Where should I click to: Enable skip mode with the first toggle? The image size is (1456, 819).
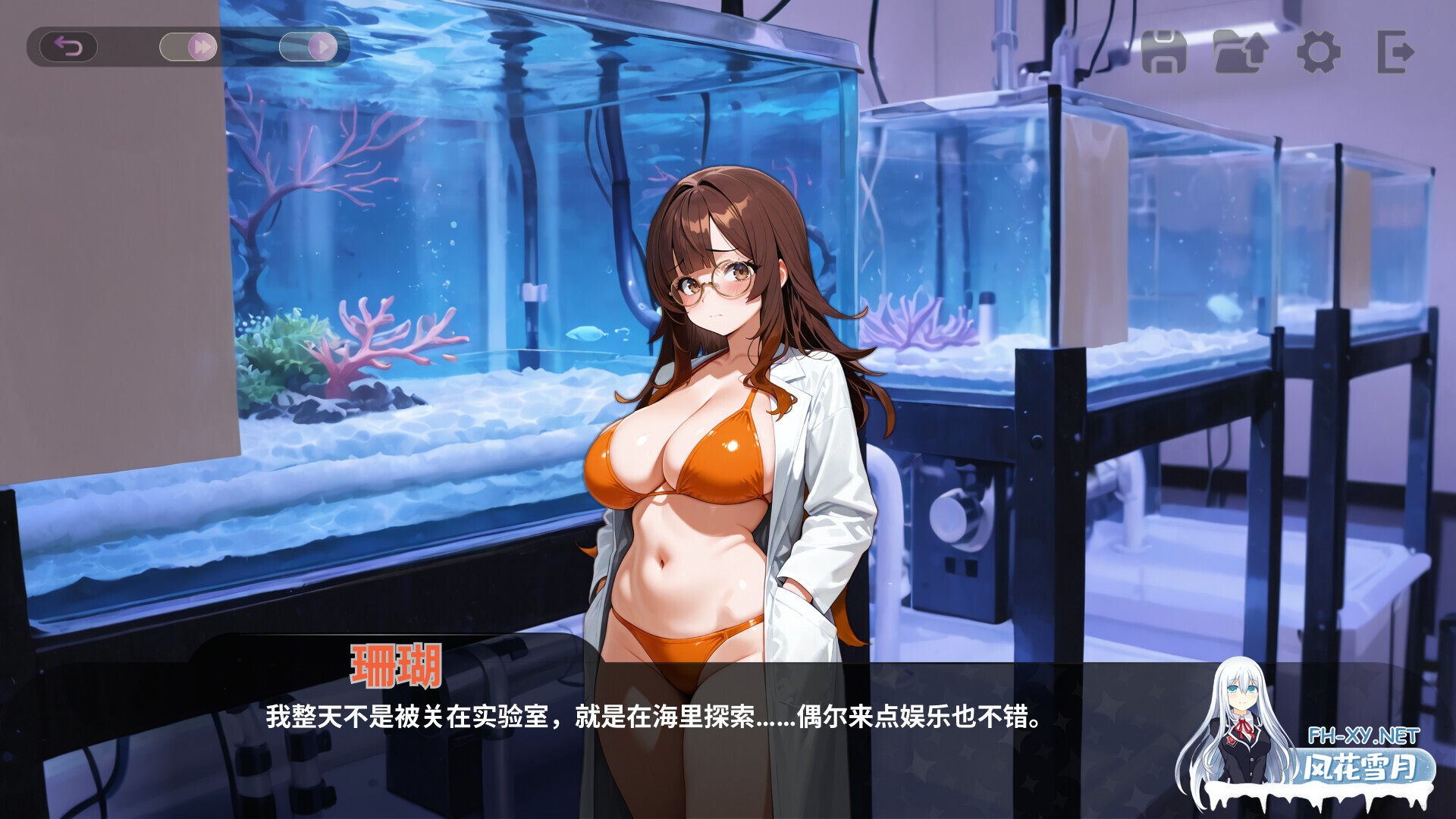click(x=188, y=47)
